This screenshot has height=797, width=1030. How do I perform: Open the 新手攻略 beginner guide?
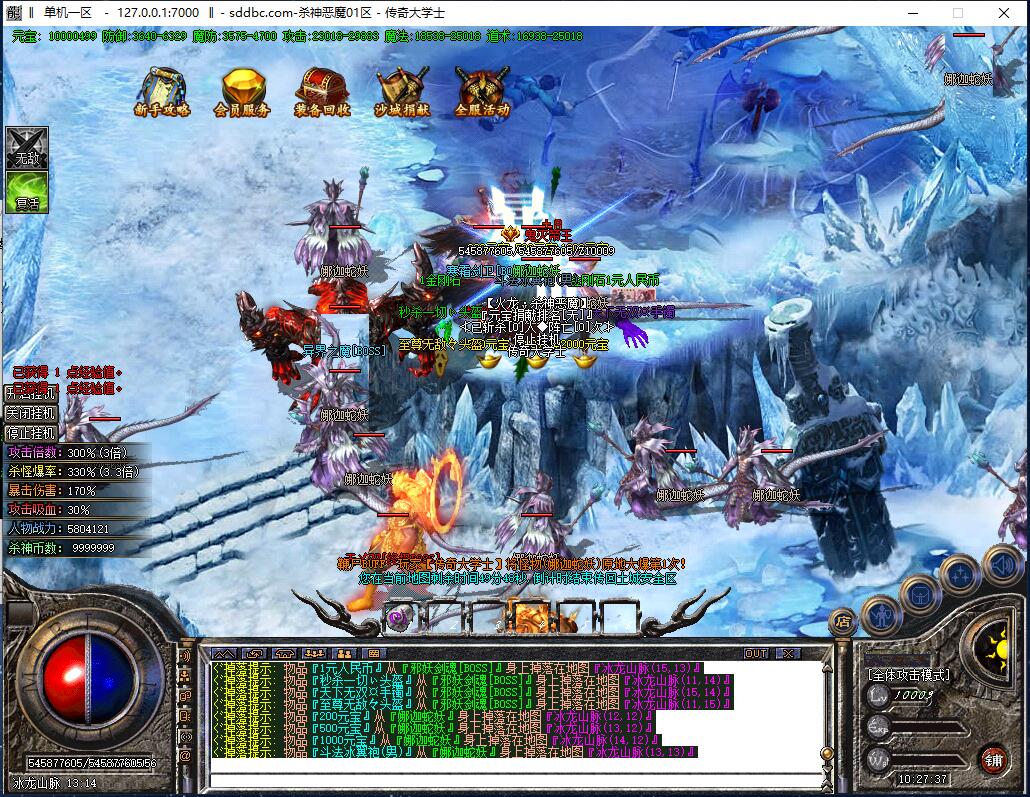click(162, 92)
